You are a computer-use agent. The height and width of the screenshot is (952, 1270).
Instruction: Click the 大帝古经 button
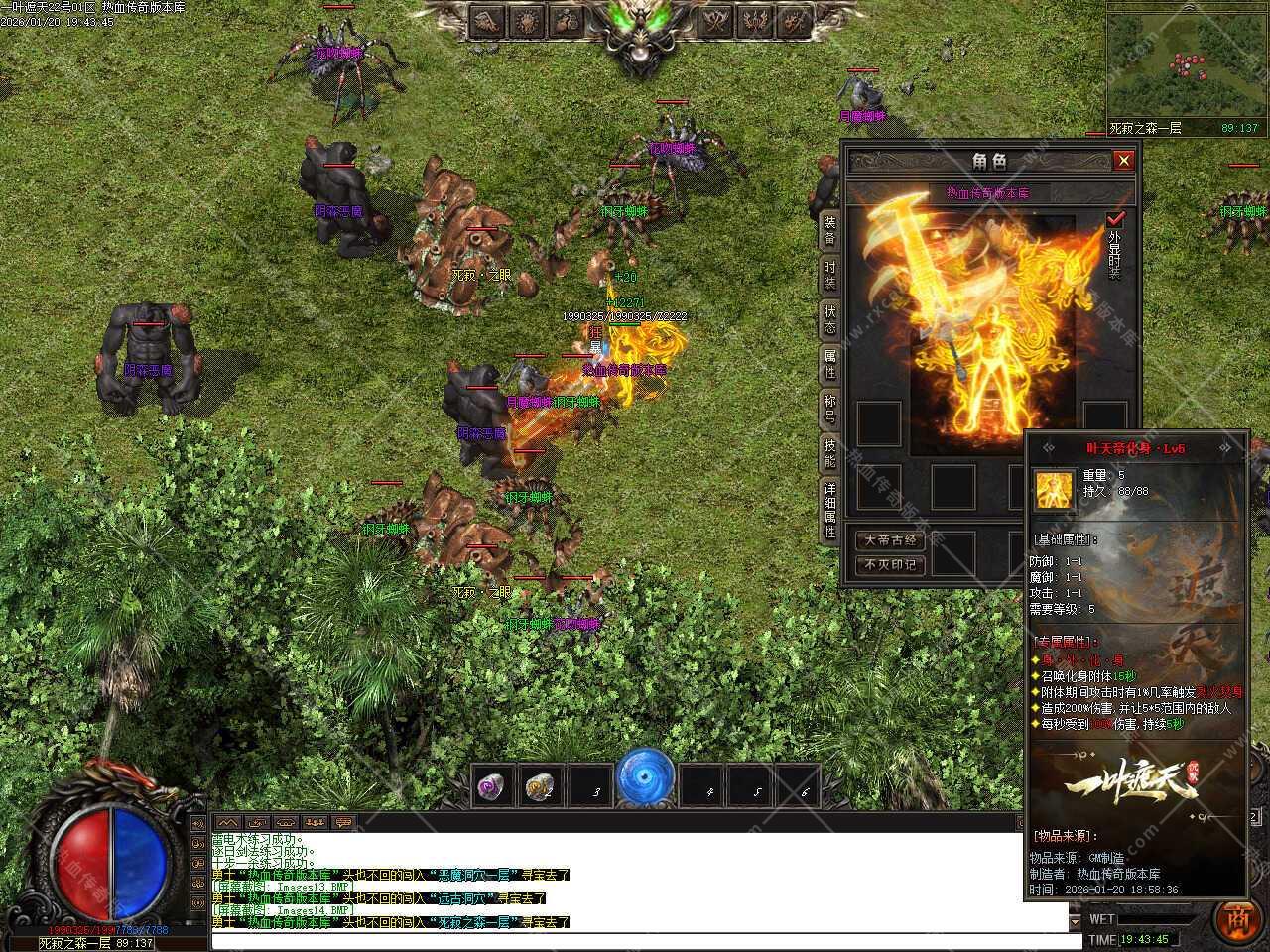click(x=890, y=540)
